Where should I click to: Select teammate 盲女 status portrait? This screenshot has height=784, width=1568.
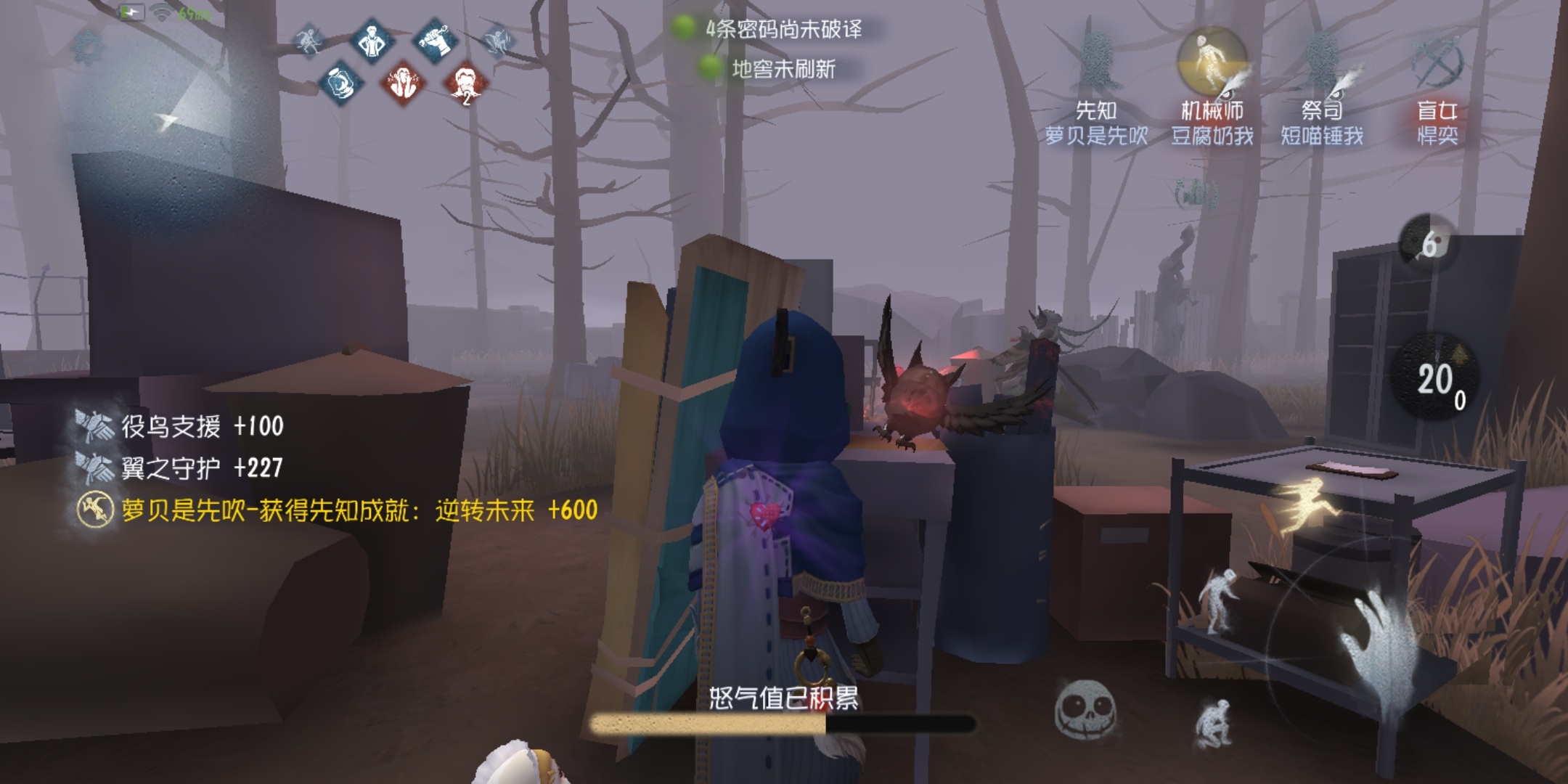1437,62
